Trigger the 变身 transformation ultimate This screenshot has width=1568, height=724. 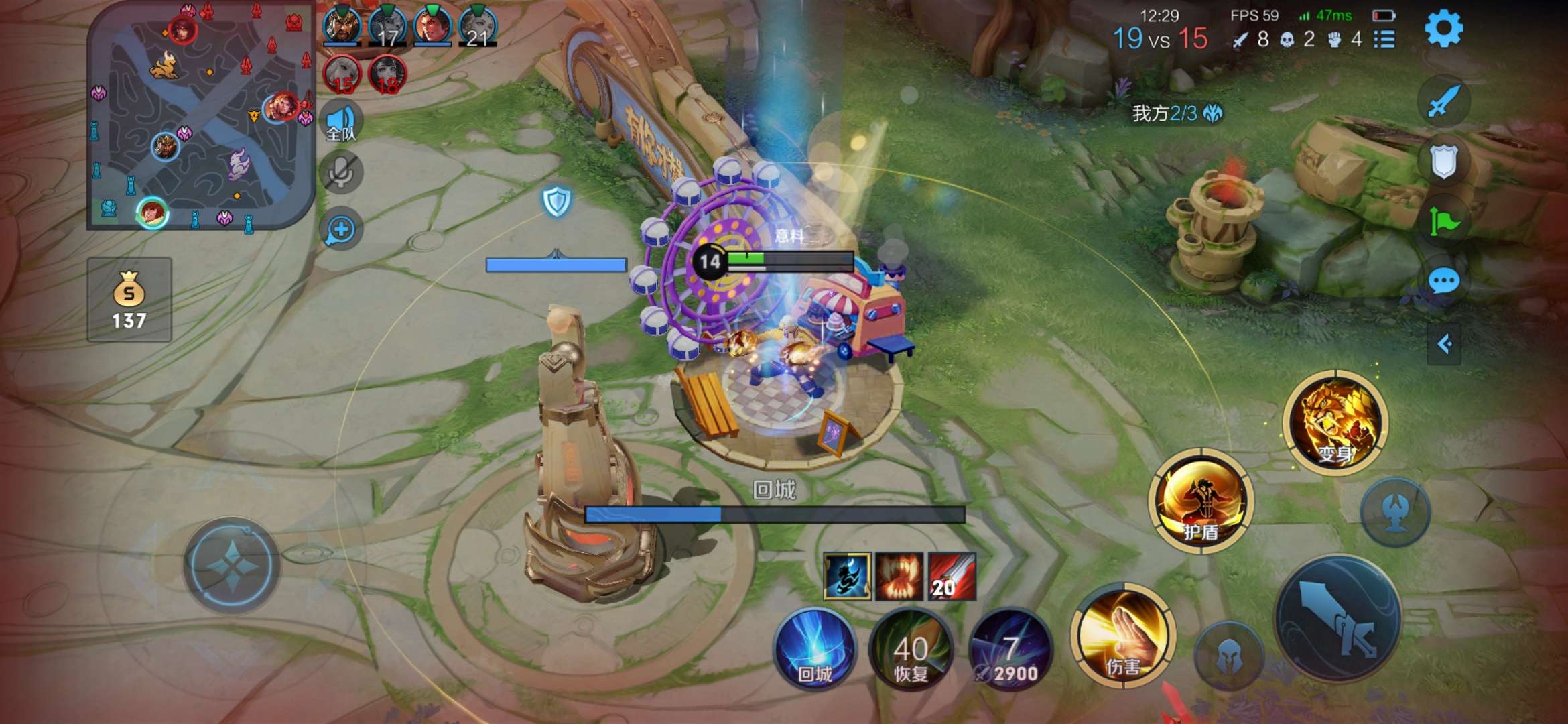coord(1335,423)
